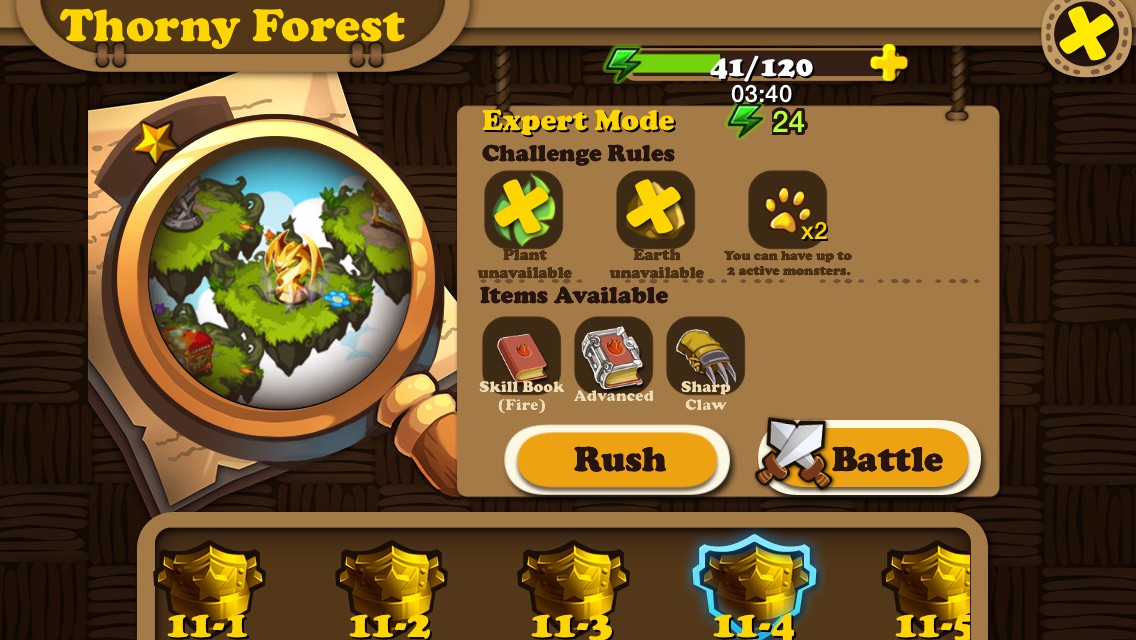Select stage 11-1 badge
1136x640 pixels.
click(x=208, y=590)
